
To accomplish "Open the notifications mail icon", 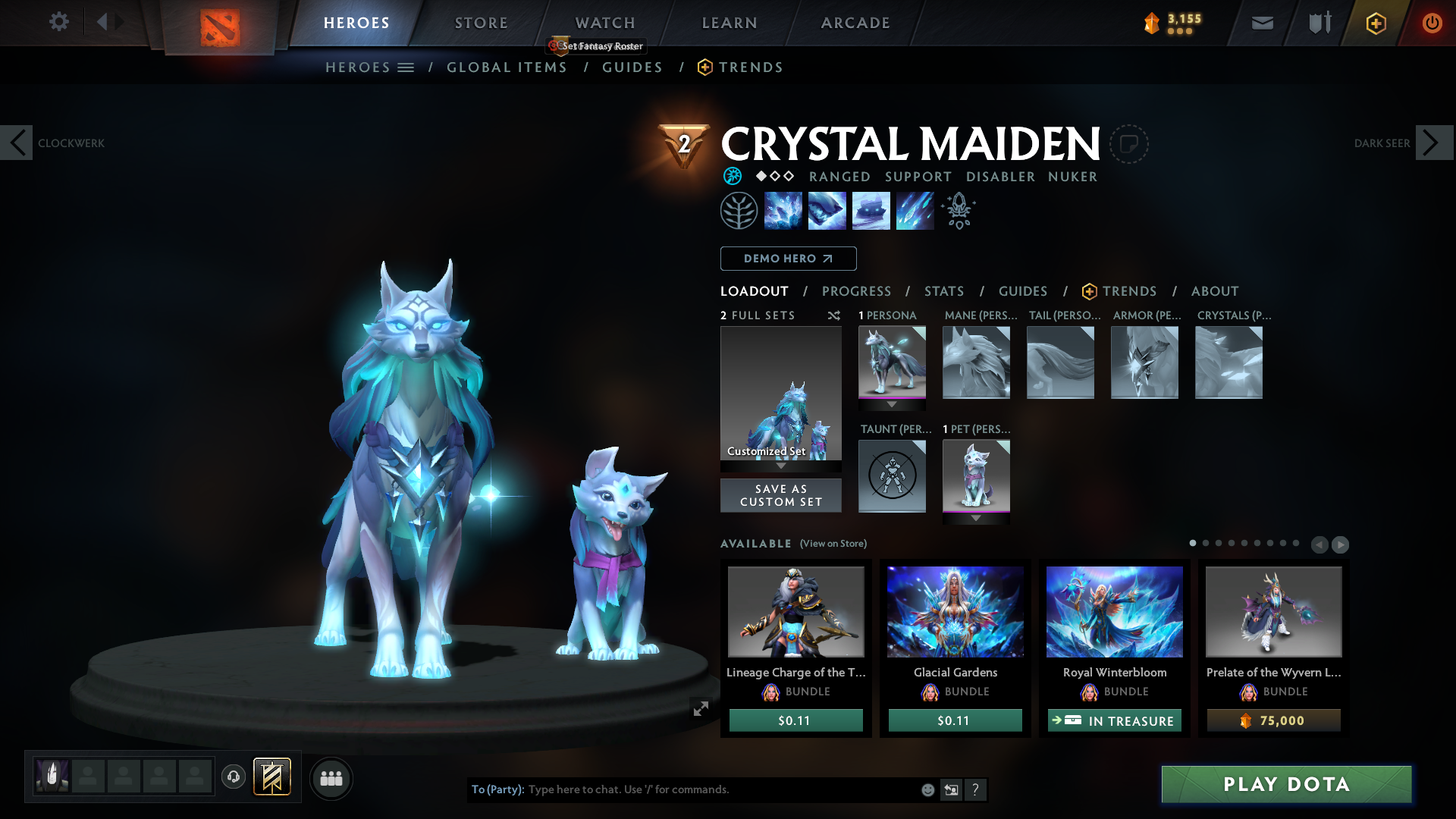I will tap(1262, 23).
